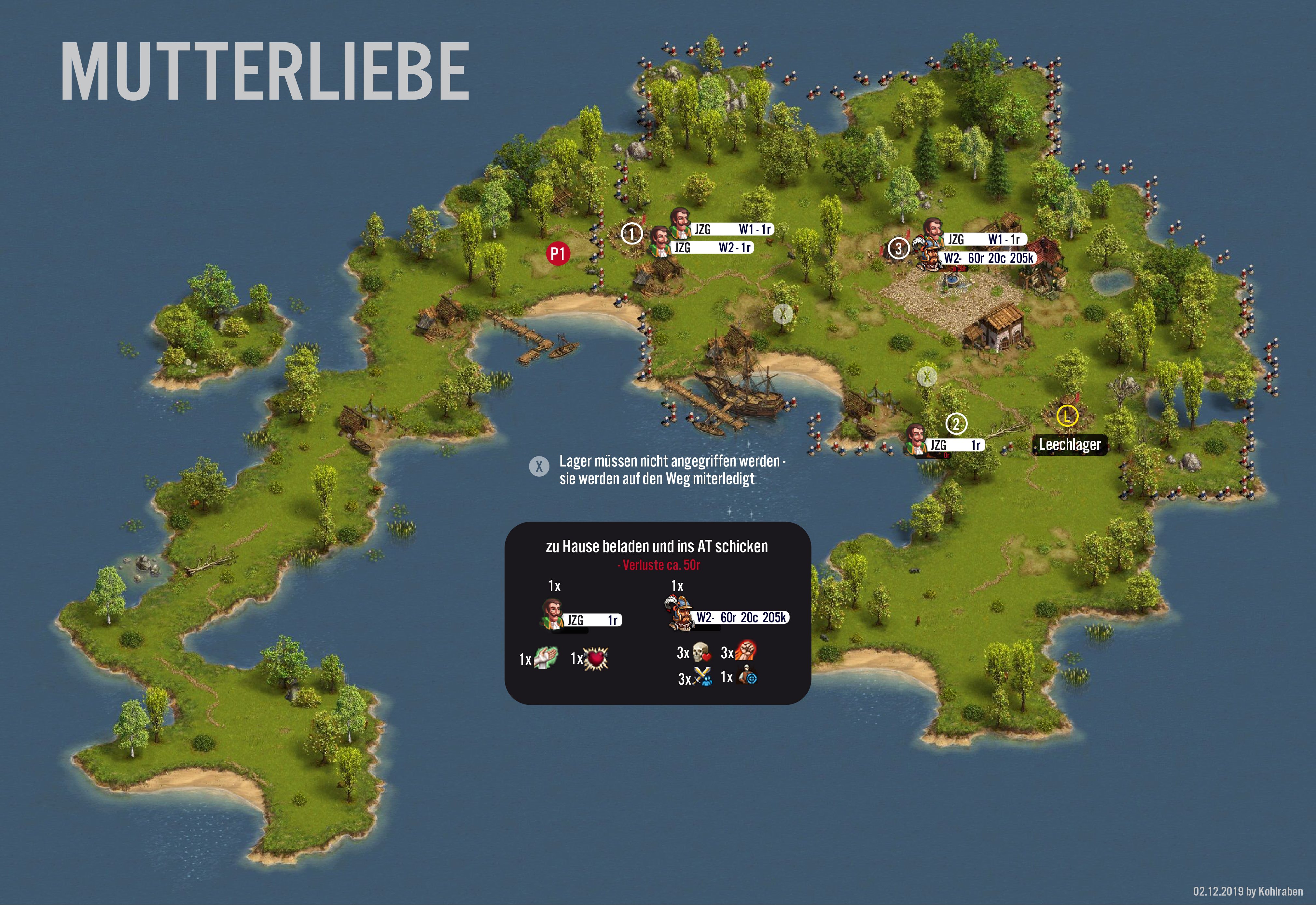
Task: Select the yellow L Leechlager marker
Action: tap(1067, 416)
